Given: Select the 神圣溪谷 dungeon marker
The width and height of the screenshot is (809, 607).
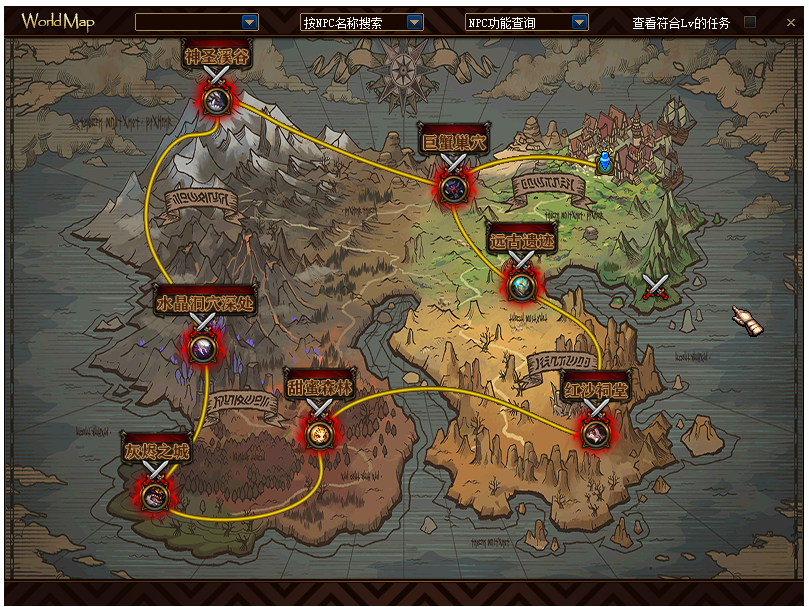Looking at the screenshot, I should point(216,99).
